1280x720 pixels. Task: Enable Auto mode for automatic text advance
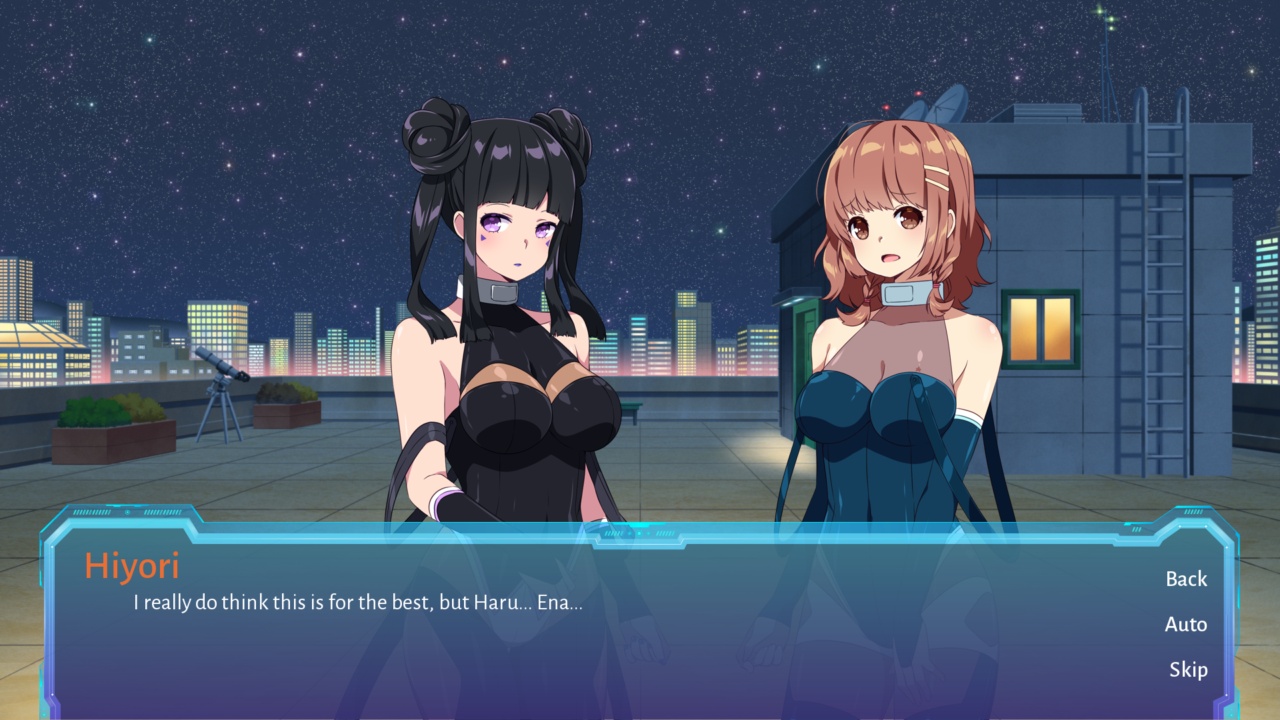(1186, 624)
